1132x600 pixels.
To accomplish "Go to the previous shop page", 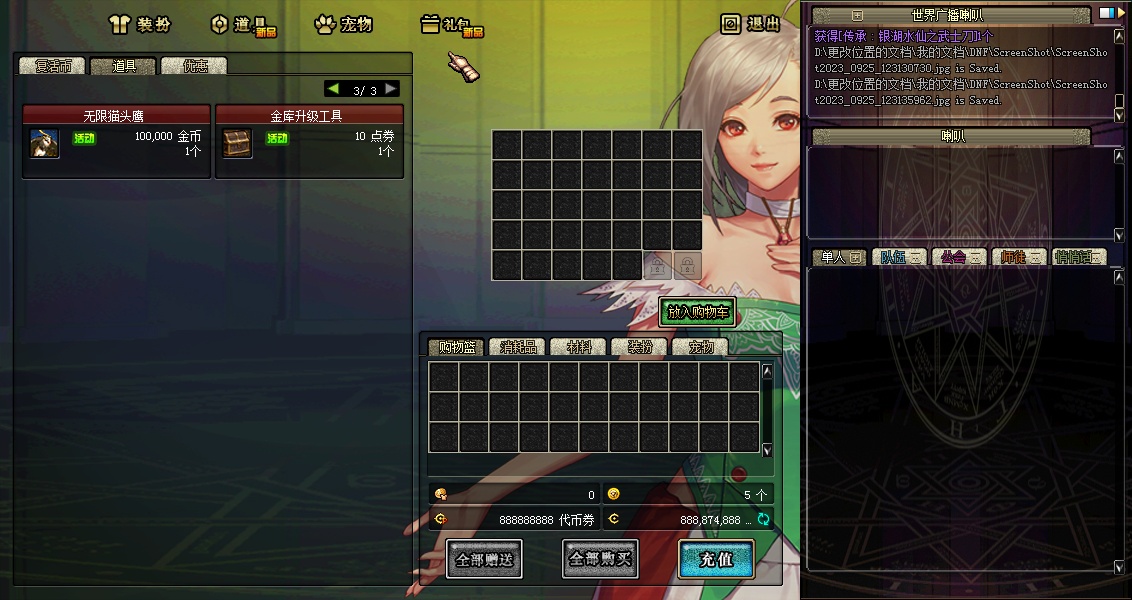I will pyautogui.click(x=333, y=89).
